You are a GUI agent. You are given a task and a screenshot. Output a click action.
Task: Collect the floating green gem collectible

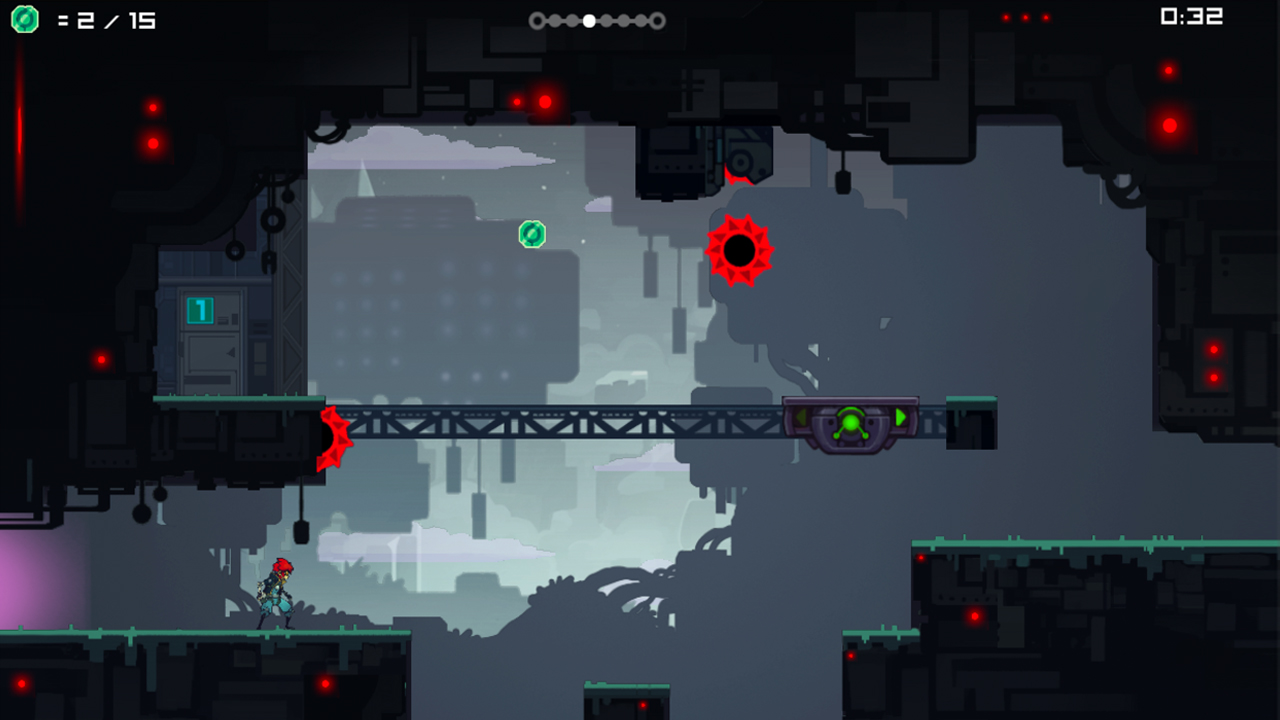(531, 234)
